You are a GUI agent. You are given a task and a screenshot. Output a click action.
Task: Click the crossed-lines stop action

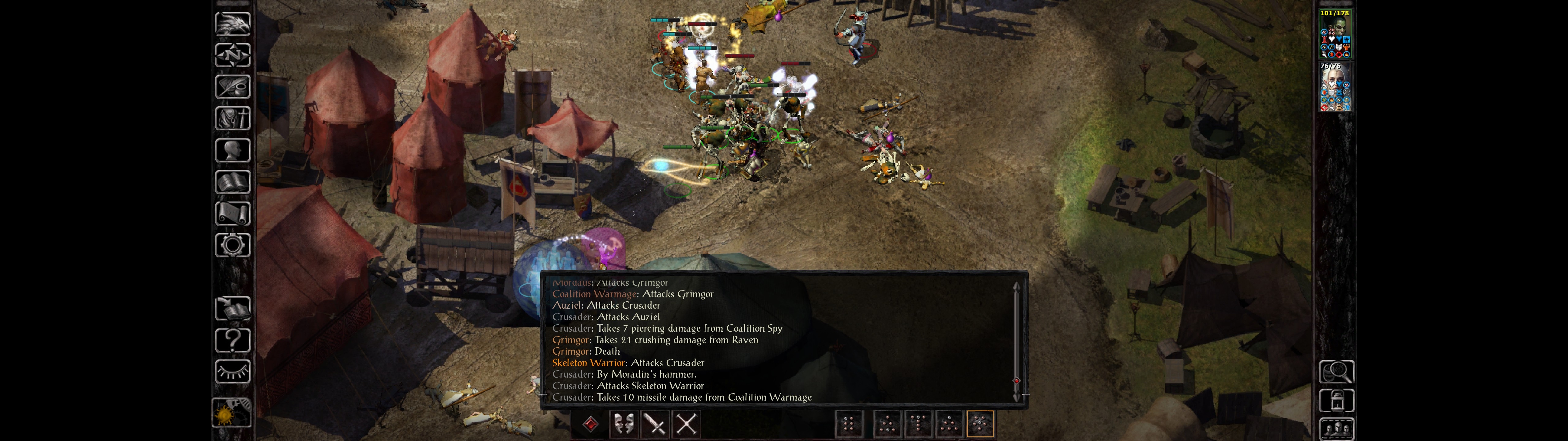pyautogui.click(x=687, y=423)
